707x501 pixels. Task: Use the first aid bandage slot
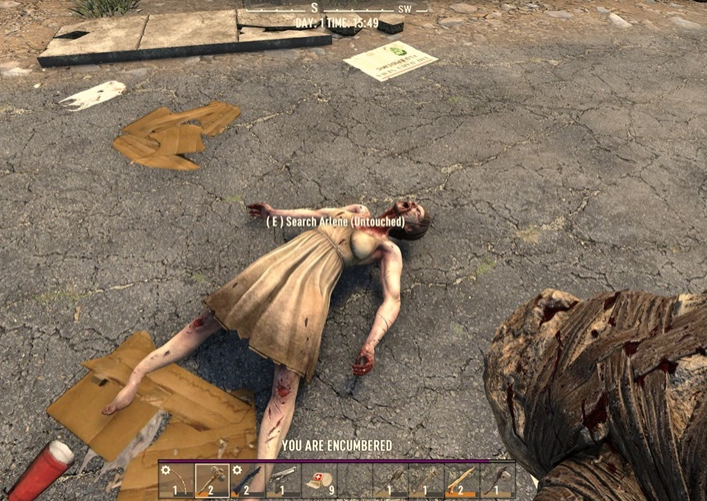coord(319,480)
